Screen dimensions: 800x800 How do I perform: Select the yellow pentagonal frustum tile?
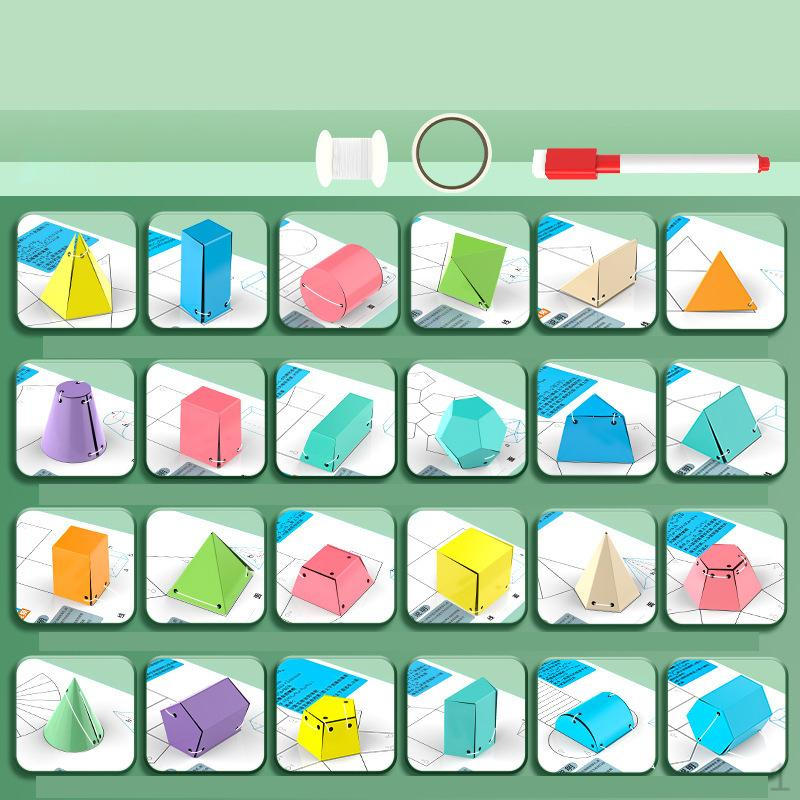338,715
